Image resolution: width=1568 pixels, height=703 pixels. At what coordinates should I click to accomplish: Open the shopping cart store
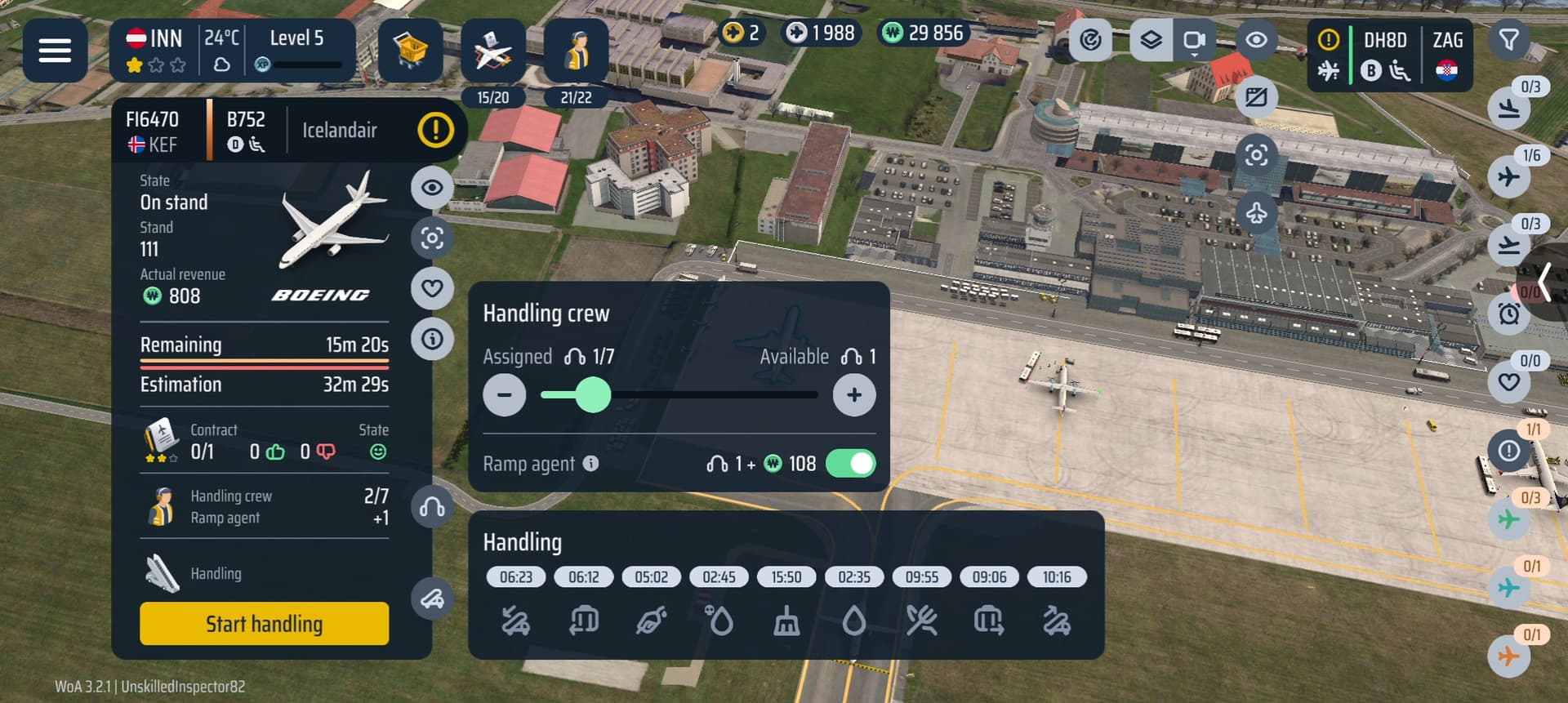click(x=410, y=51)
